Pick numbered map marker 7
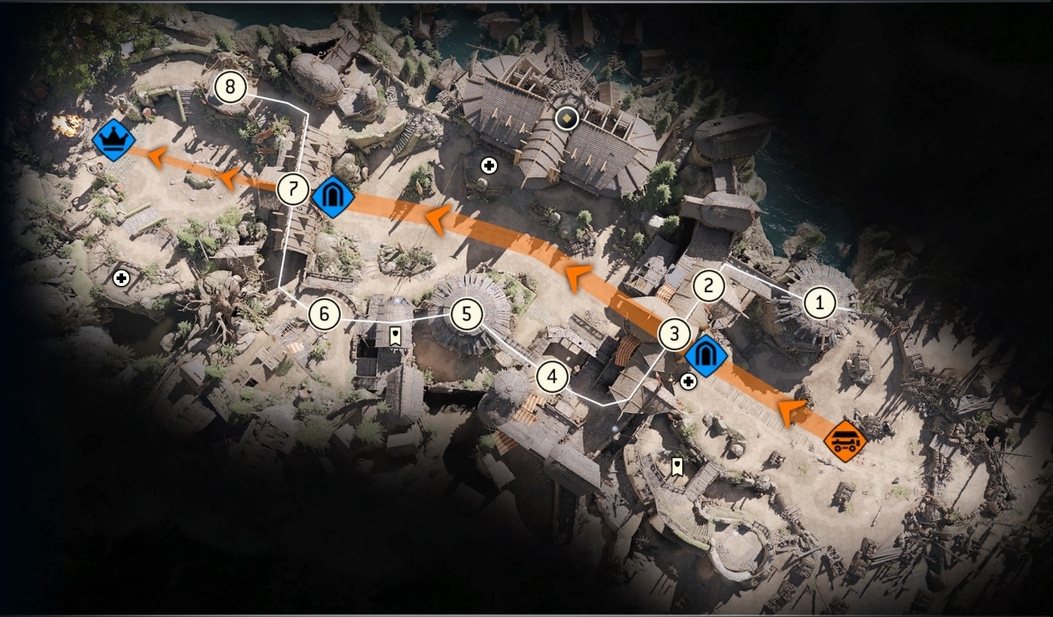Image resolution: width=1053 pixels, height=617 pixels. [x=293, y=188]
